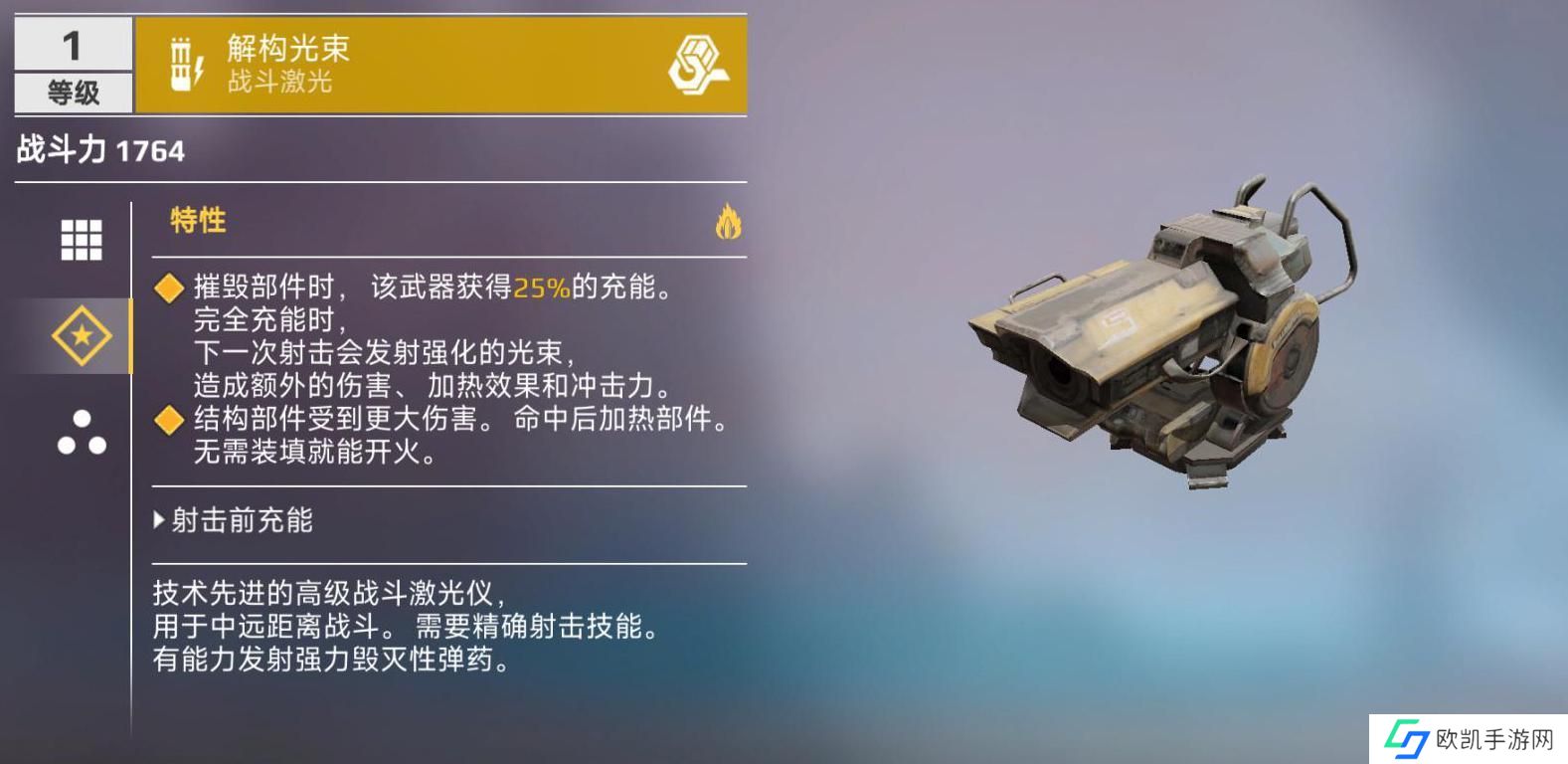The image size is (1568, 764).
Task: Switch to the three-dots tab
Action: click(x=81, y=433)
